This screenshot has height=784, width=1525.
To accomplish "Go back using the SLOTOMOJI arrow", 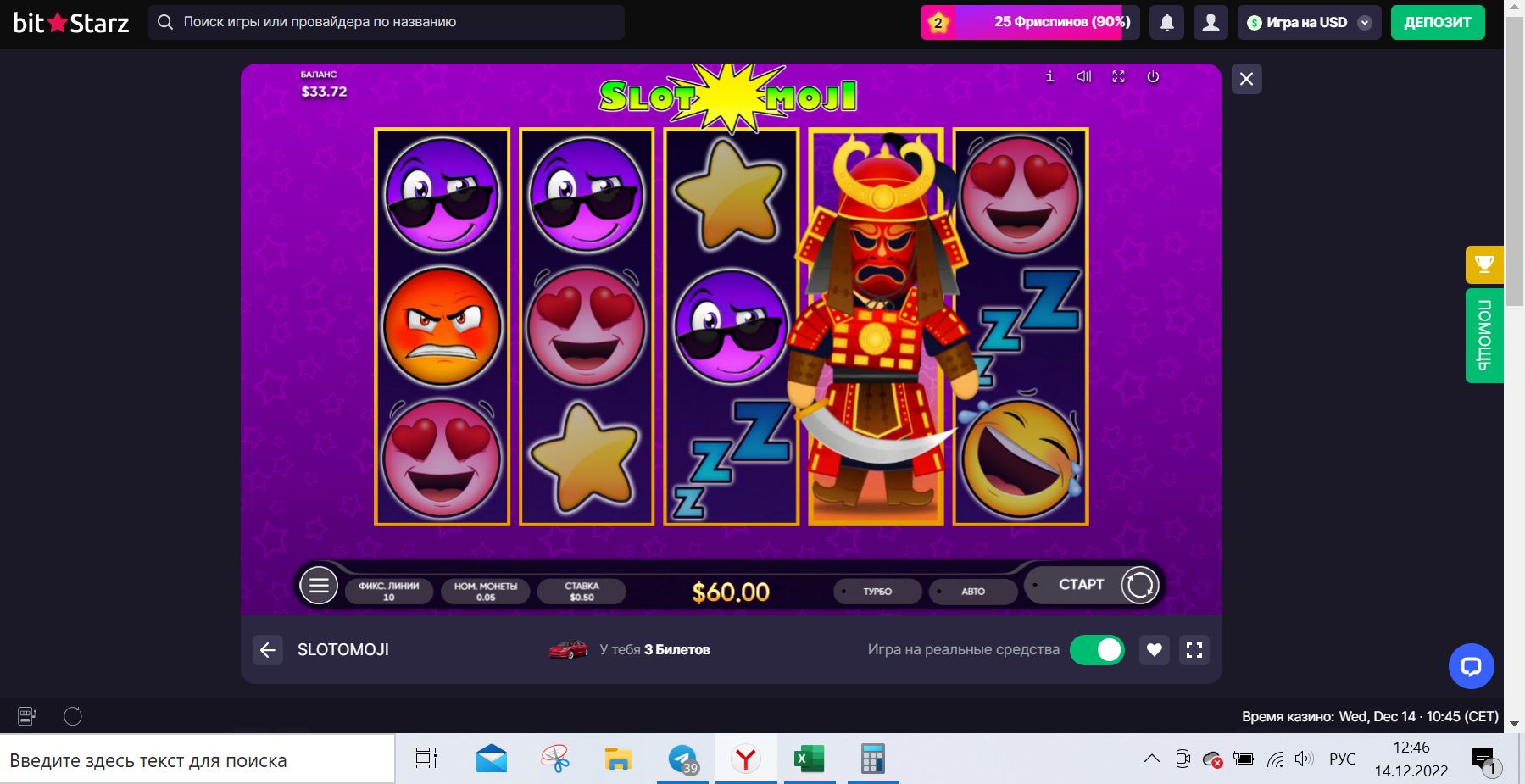I will tap(268, 650).
